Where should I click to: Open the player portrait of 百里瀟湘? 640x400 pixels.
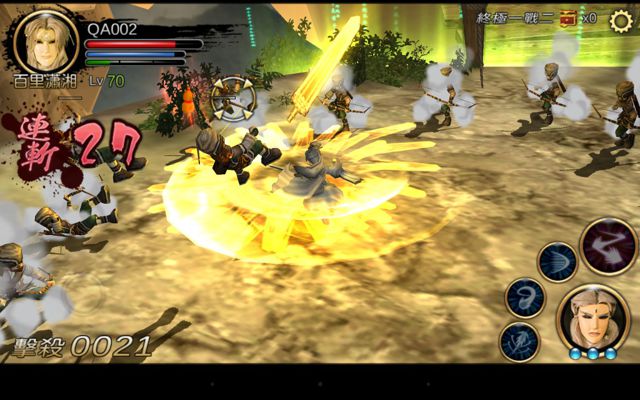pyautogui.click(x=46, y=42)
